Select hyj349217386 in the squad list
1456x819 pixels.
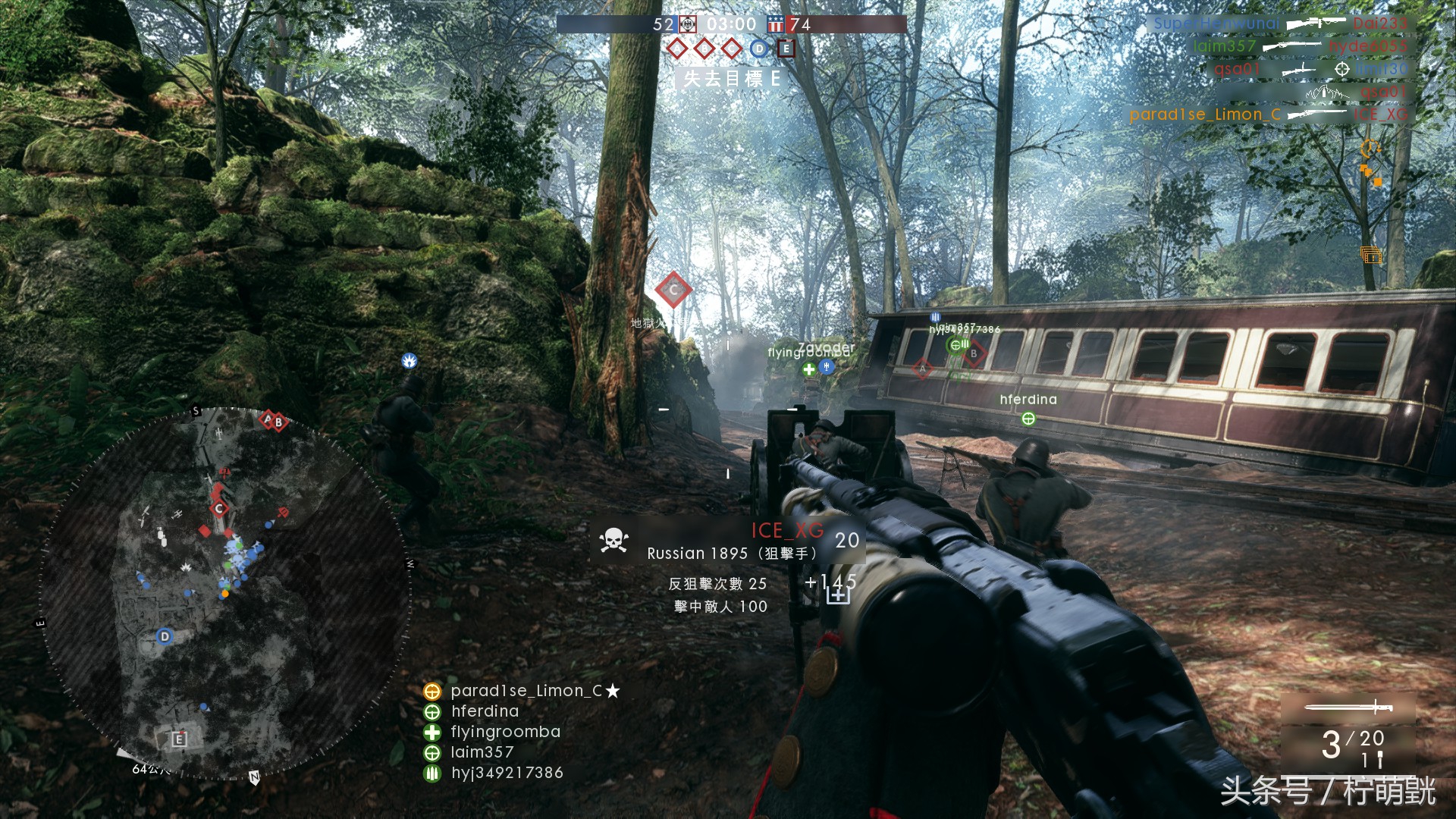[x=507, y=773]
